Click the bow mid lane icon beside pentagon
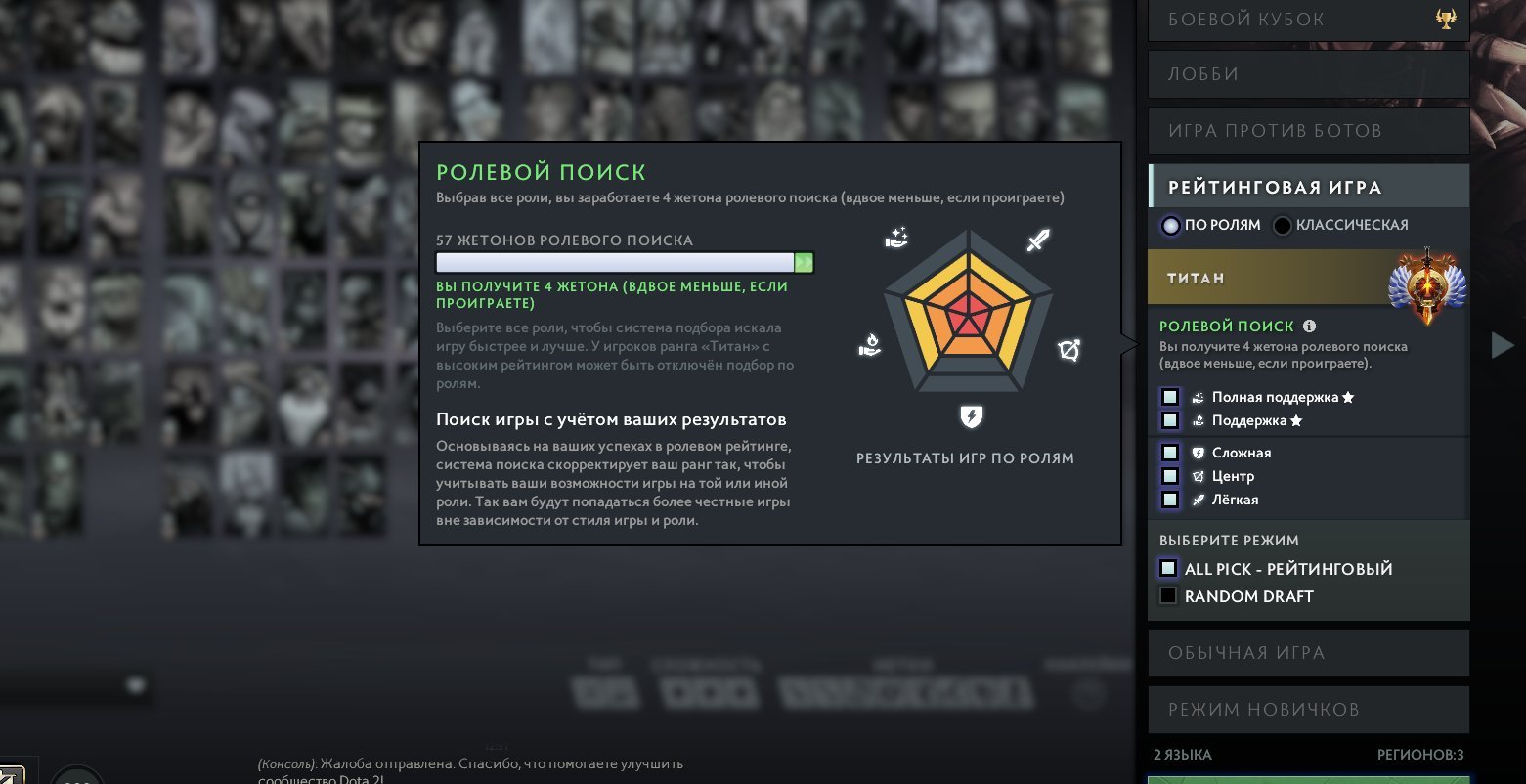The width and height of the screenshot is (1526, 784). click(1070, 349)
